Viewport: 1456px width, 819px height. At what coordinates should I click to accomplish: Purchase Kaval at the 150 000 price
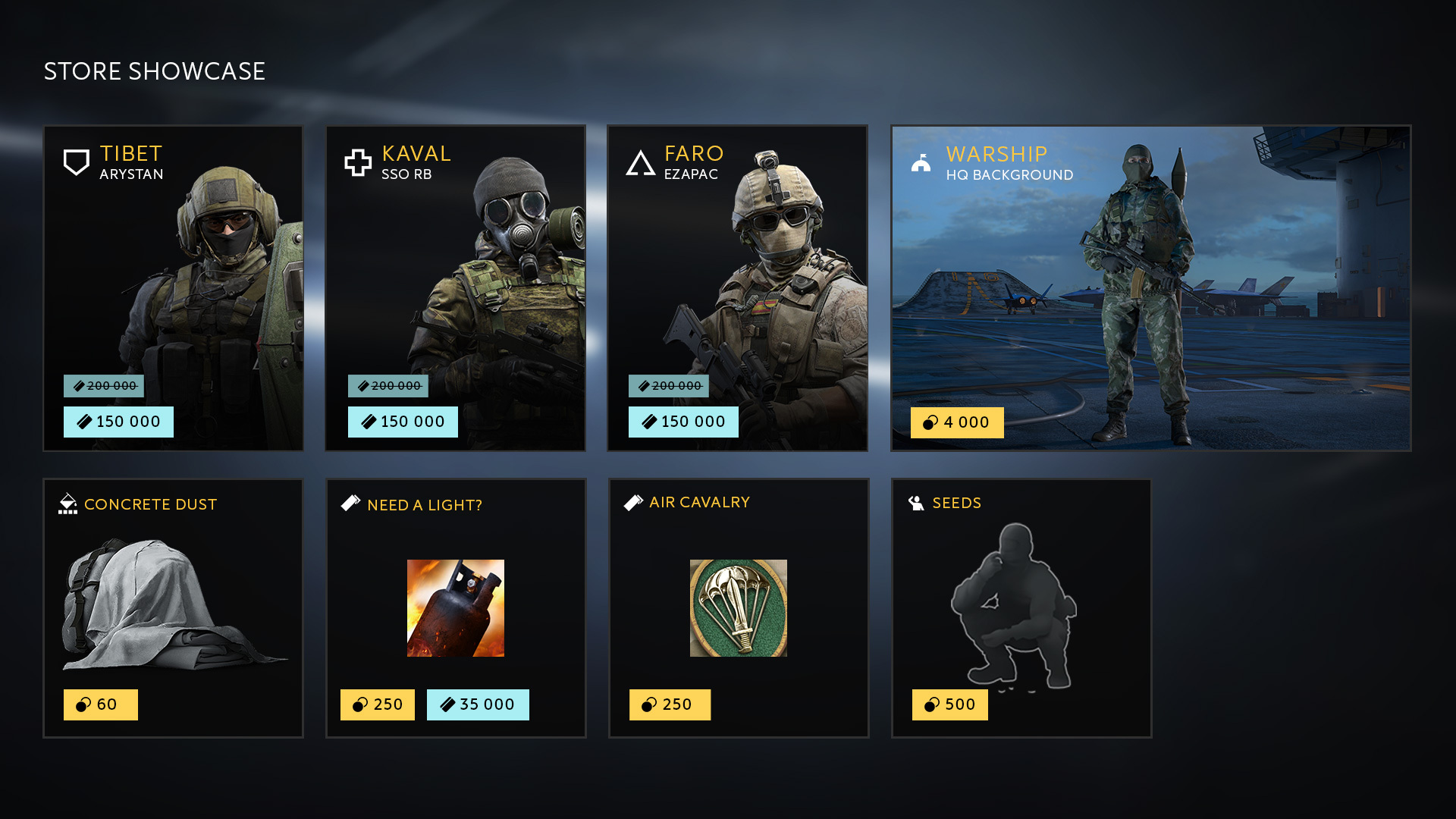(x=403, y=422)
